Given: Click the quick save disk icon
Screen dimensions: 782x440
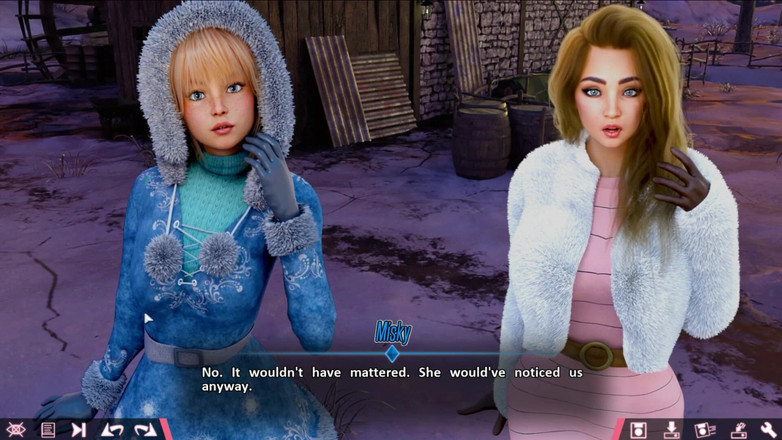Looking at the screenshot, I should coord(704,430).
